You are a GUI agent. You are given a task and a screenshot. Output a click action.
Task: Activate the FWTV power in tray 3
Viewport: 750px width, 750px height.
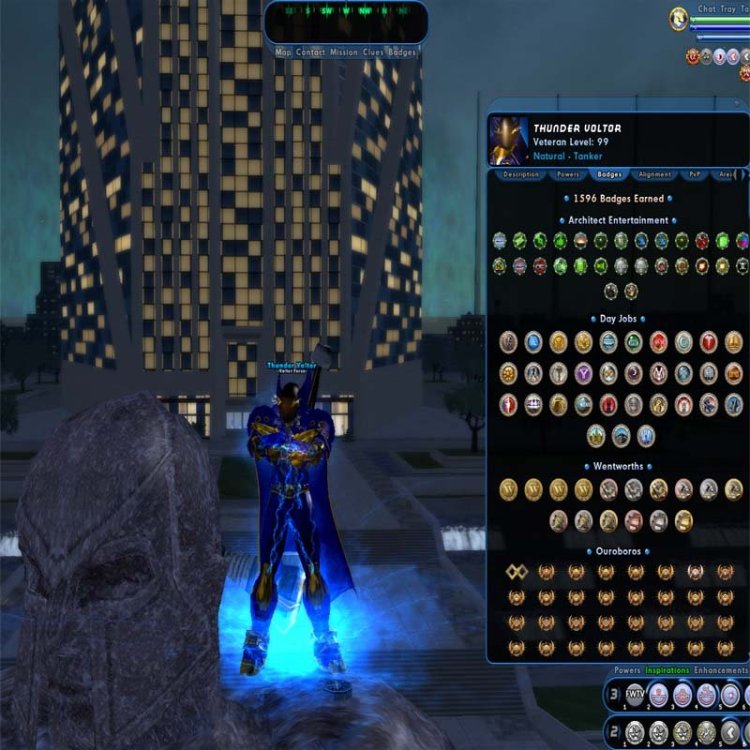click(635, 695)
